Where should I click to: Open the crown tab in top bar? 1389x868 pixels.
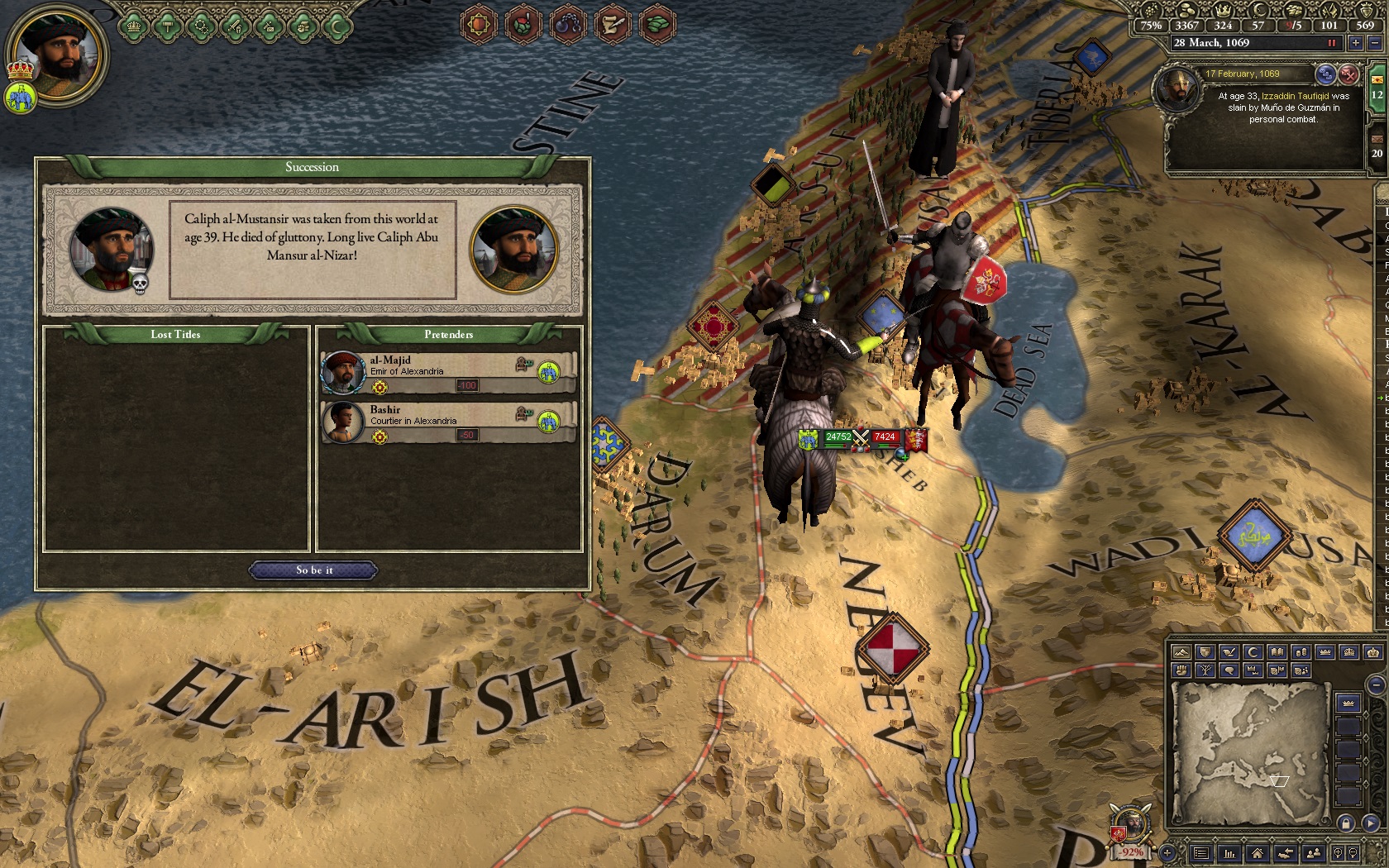tap(133, 26)
